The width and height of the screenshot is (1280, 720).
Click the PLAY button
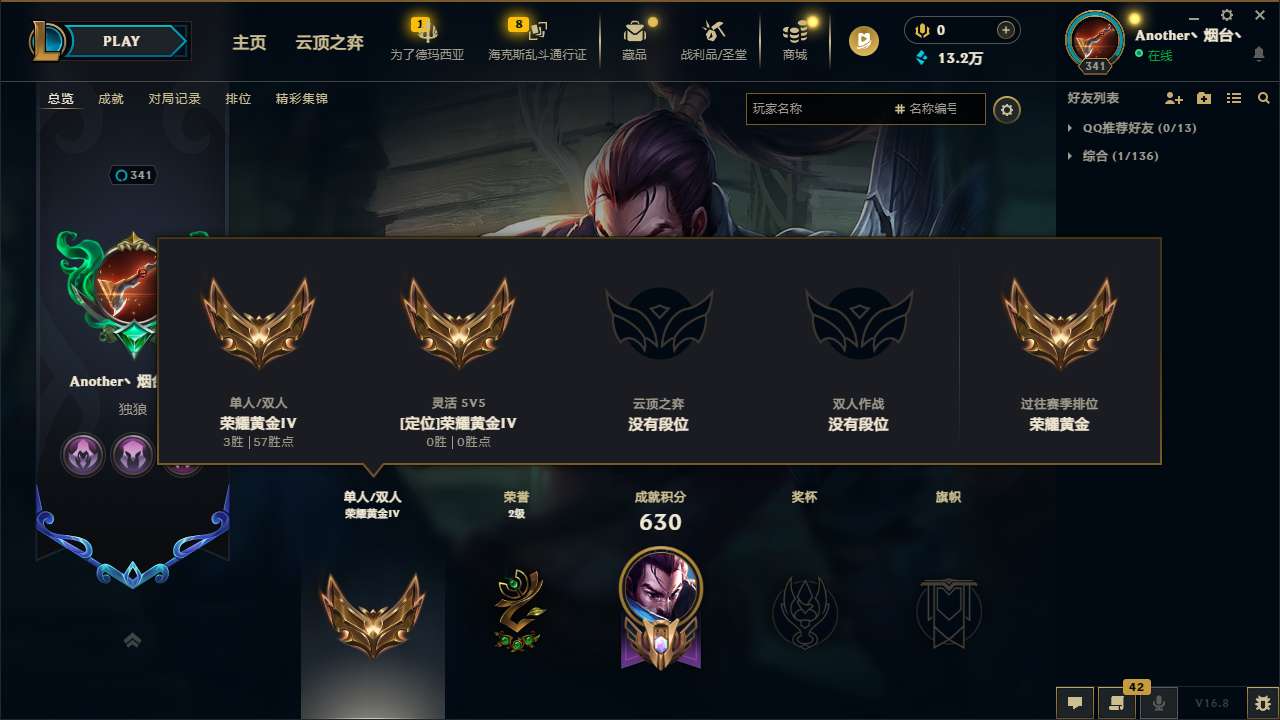tap(120, 41)
